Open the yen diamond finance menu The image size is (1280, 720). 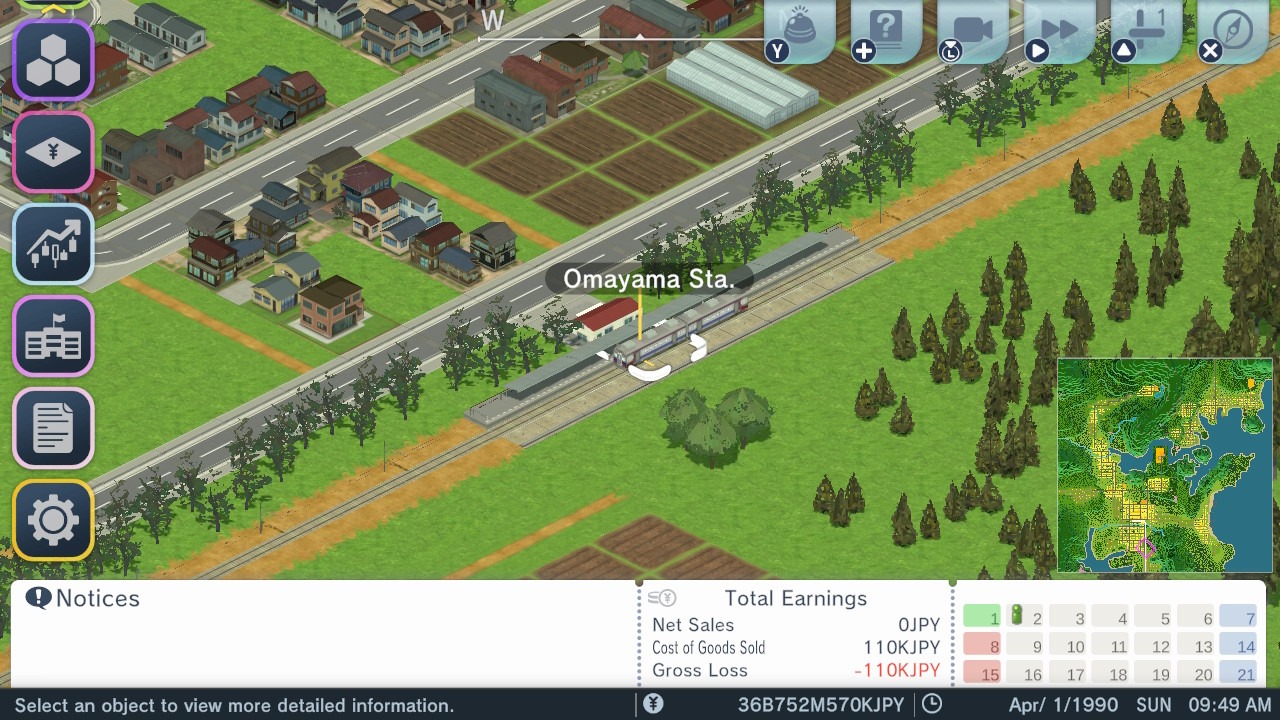pyautogui.click(x=53, y=152)
